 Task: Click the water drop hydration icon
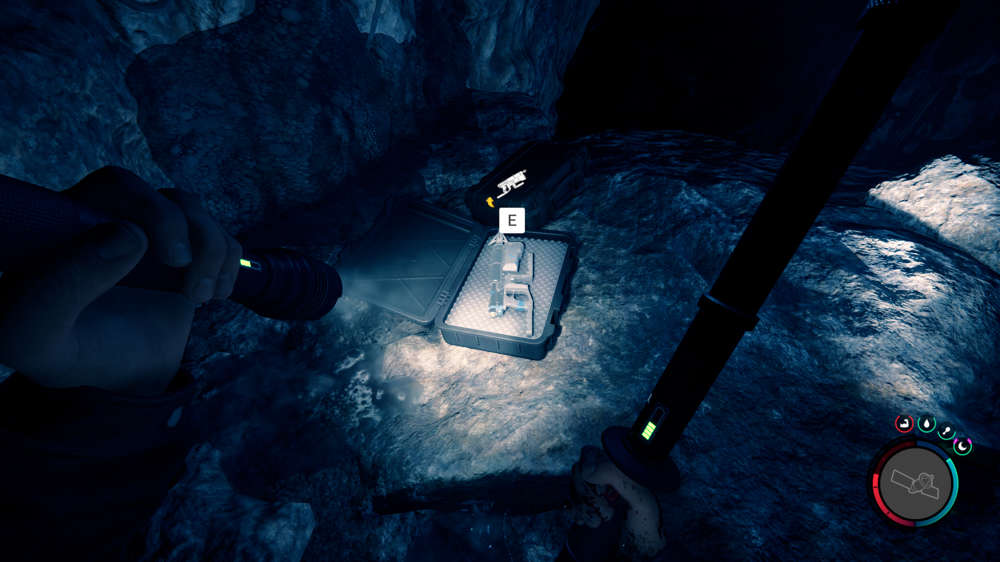click(x=926, y=424)
